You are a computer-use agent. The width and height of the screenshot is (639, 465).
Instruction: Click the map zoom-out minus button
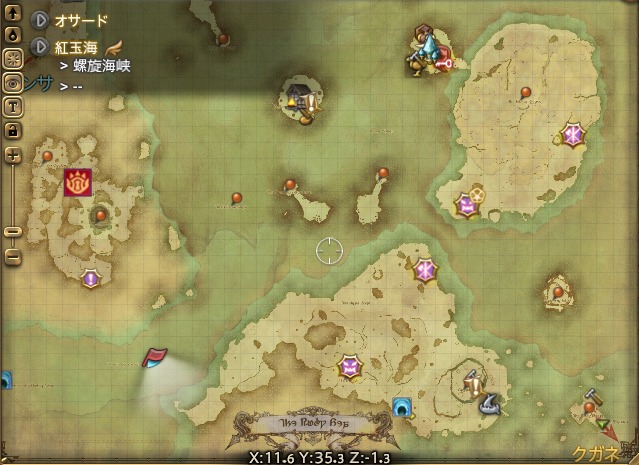(13, 256)
